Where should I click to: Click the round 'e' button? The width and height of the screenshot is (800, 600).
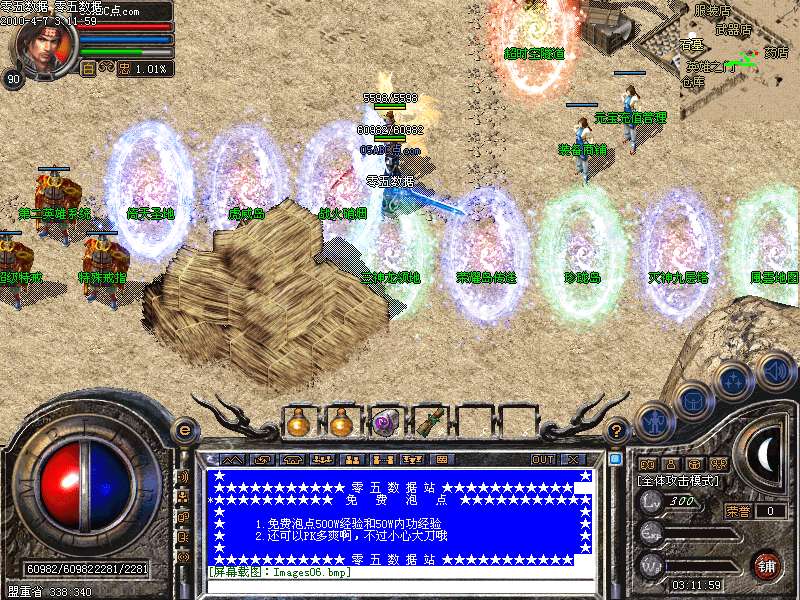point(184,430)
